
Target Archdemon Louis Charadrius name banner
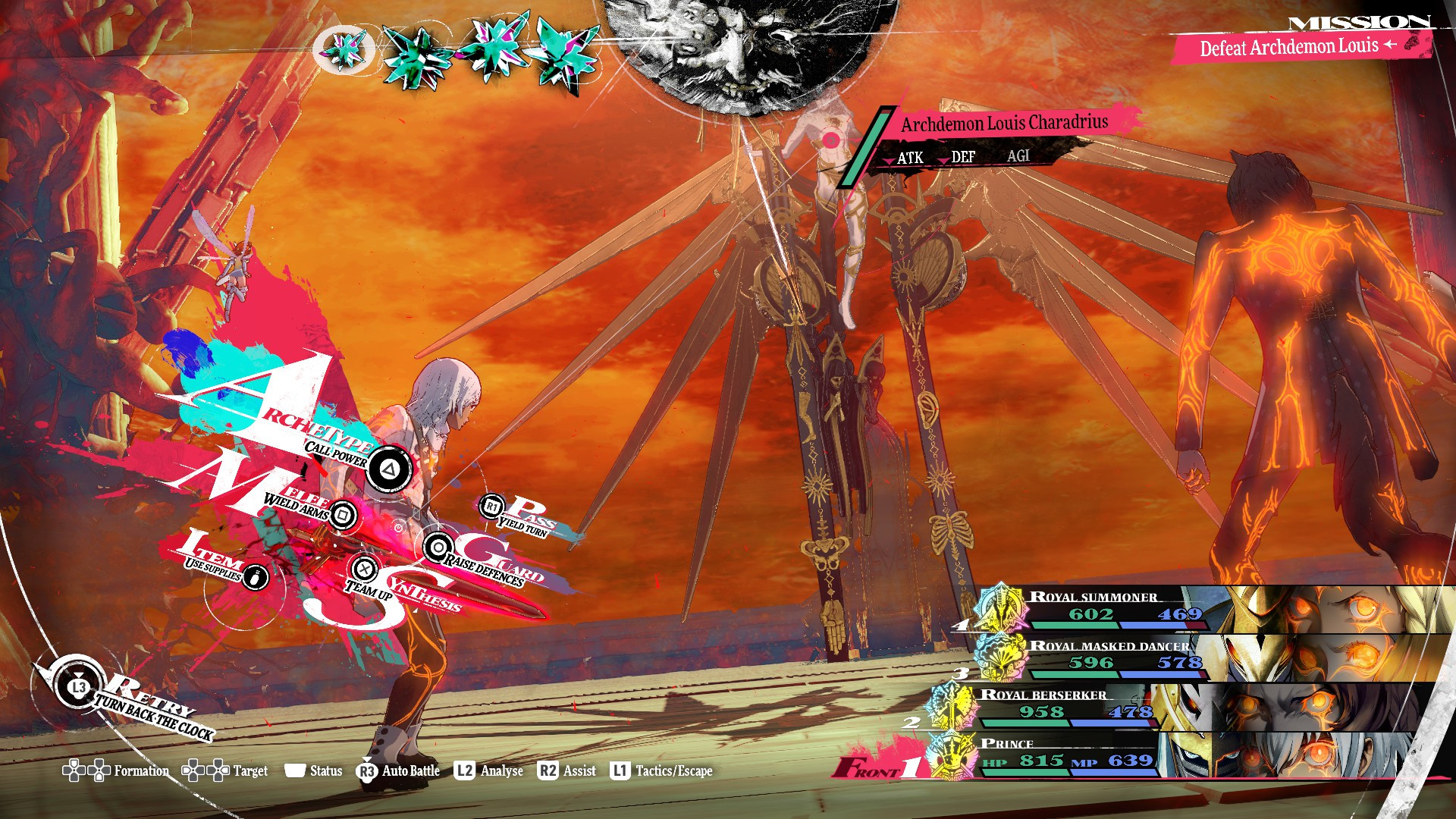[x=1003, y=124]
